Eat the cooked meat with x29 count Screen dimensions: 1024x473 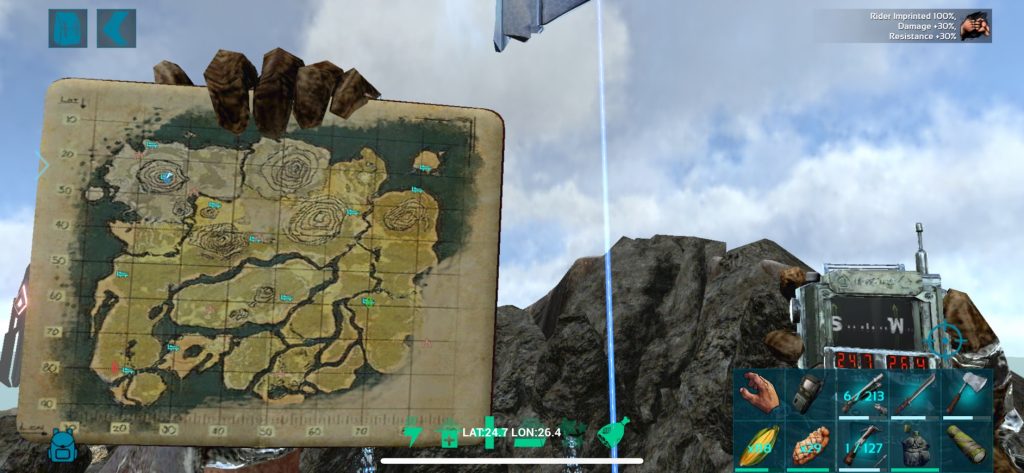tap(811, 444)
